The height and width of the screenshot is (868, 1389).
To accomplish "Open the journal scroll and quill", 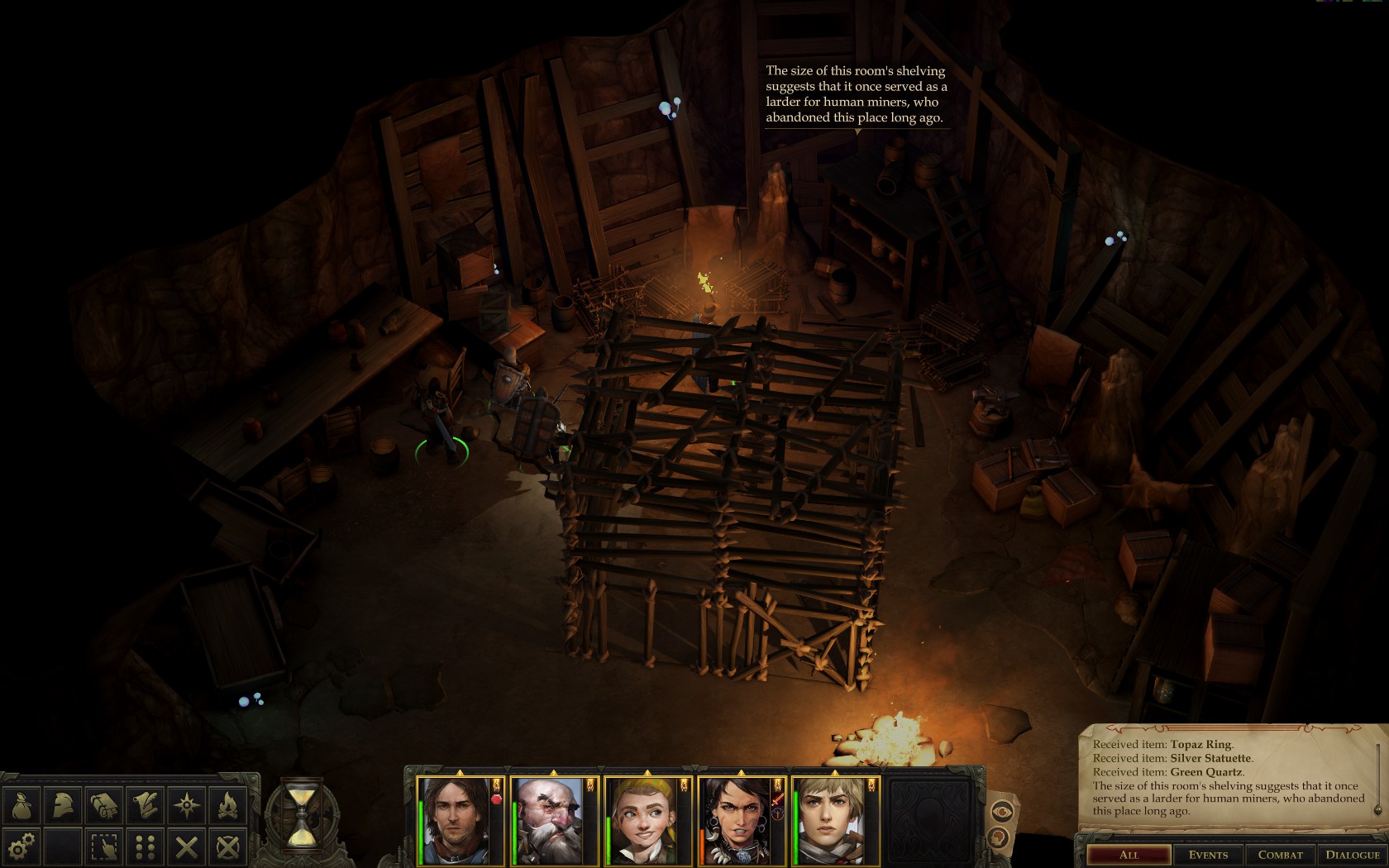I will pyautogui.click(x=146, y=804).
